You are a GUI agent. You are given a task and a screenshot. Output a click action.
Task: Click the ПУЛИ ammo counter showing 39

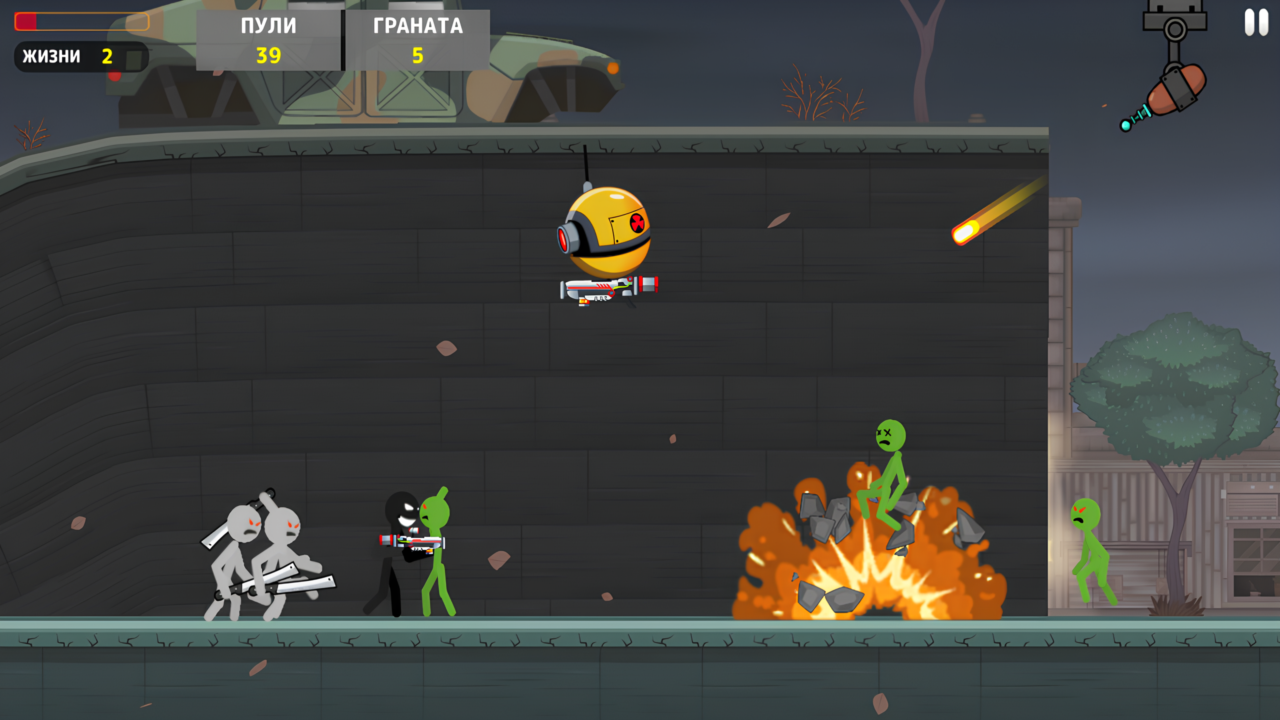tap(268, 40)
